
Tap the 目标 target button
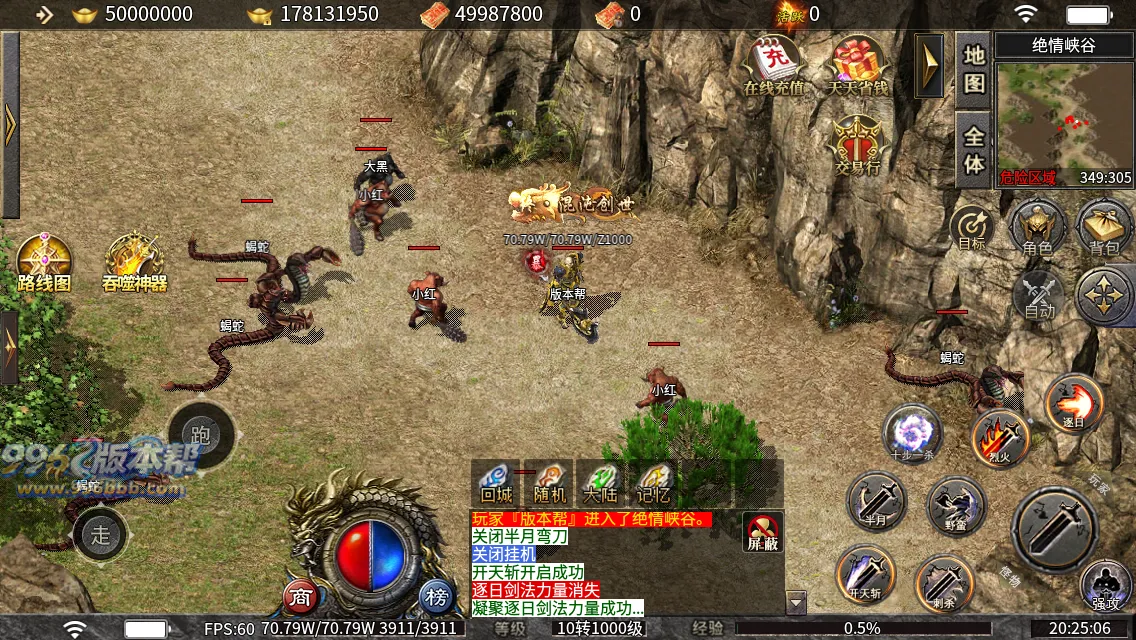coord(972,226)
